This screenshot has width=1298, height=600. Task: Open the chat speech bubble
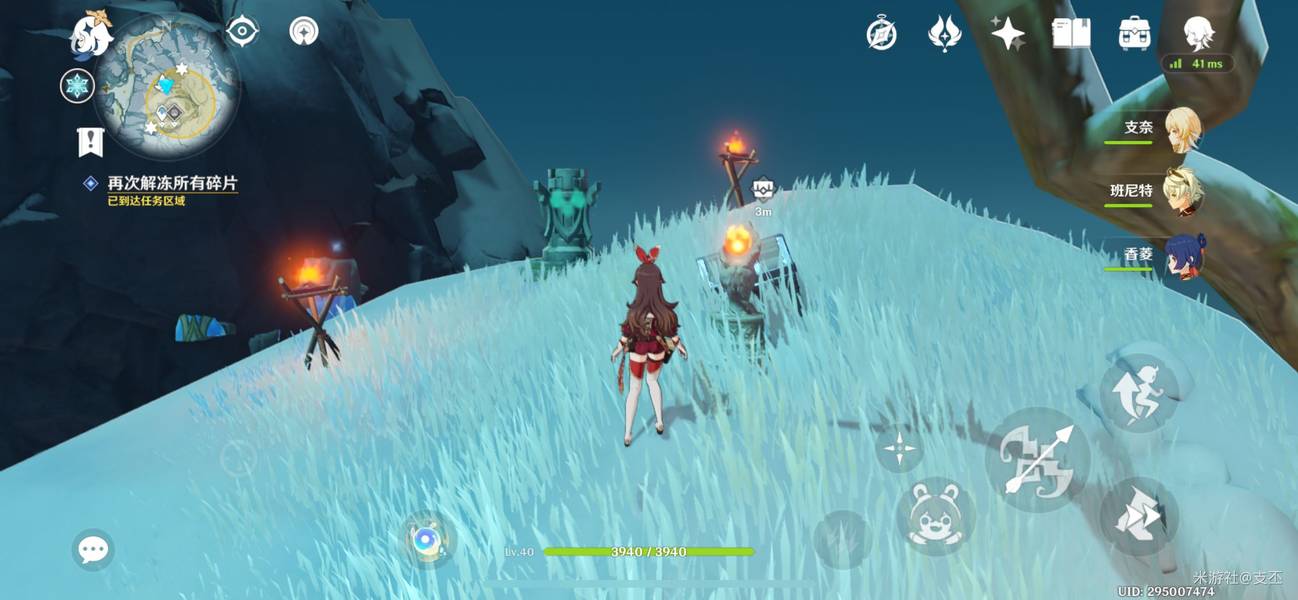[x=93, y=549]
